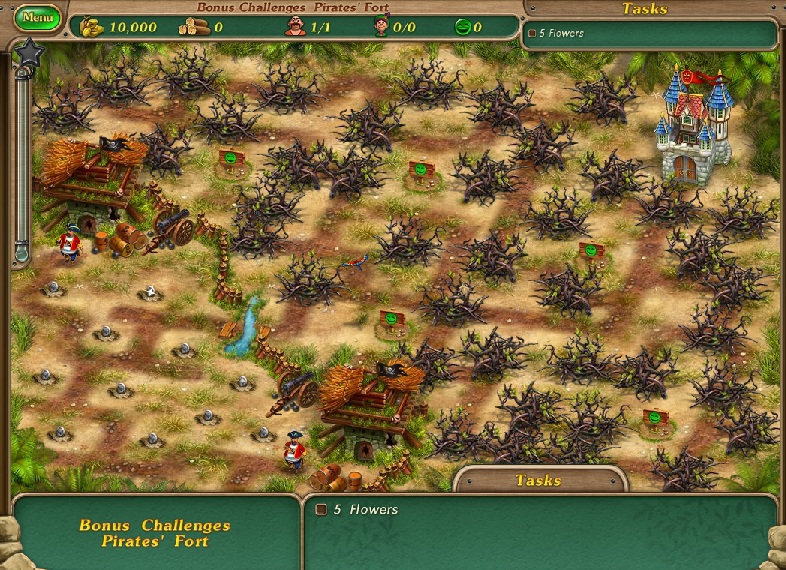Click the lower Tasks tab above the flowers list

coord(539,480)
